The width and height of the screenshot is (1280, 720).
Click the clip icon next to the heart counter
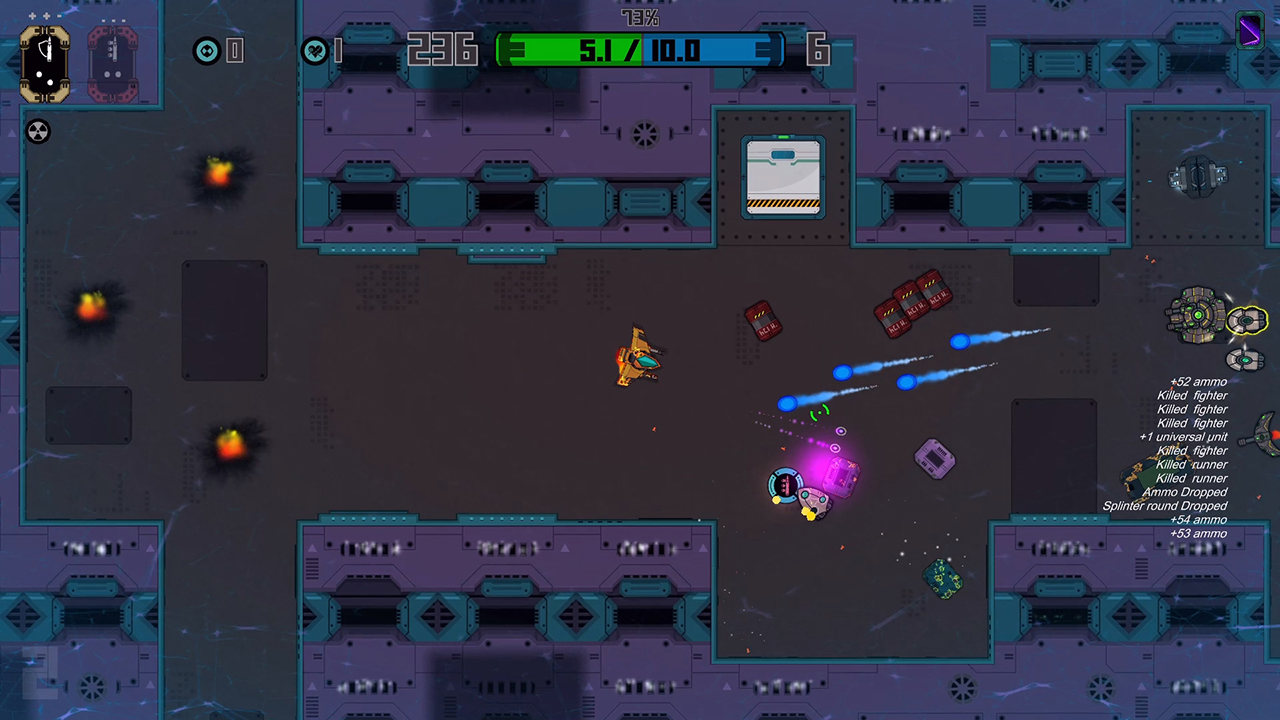point(340,51)
